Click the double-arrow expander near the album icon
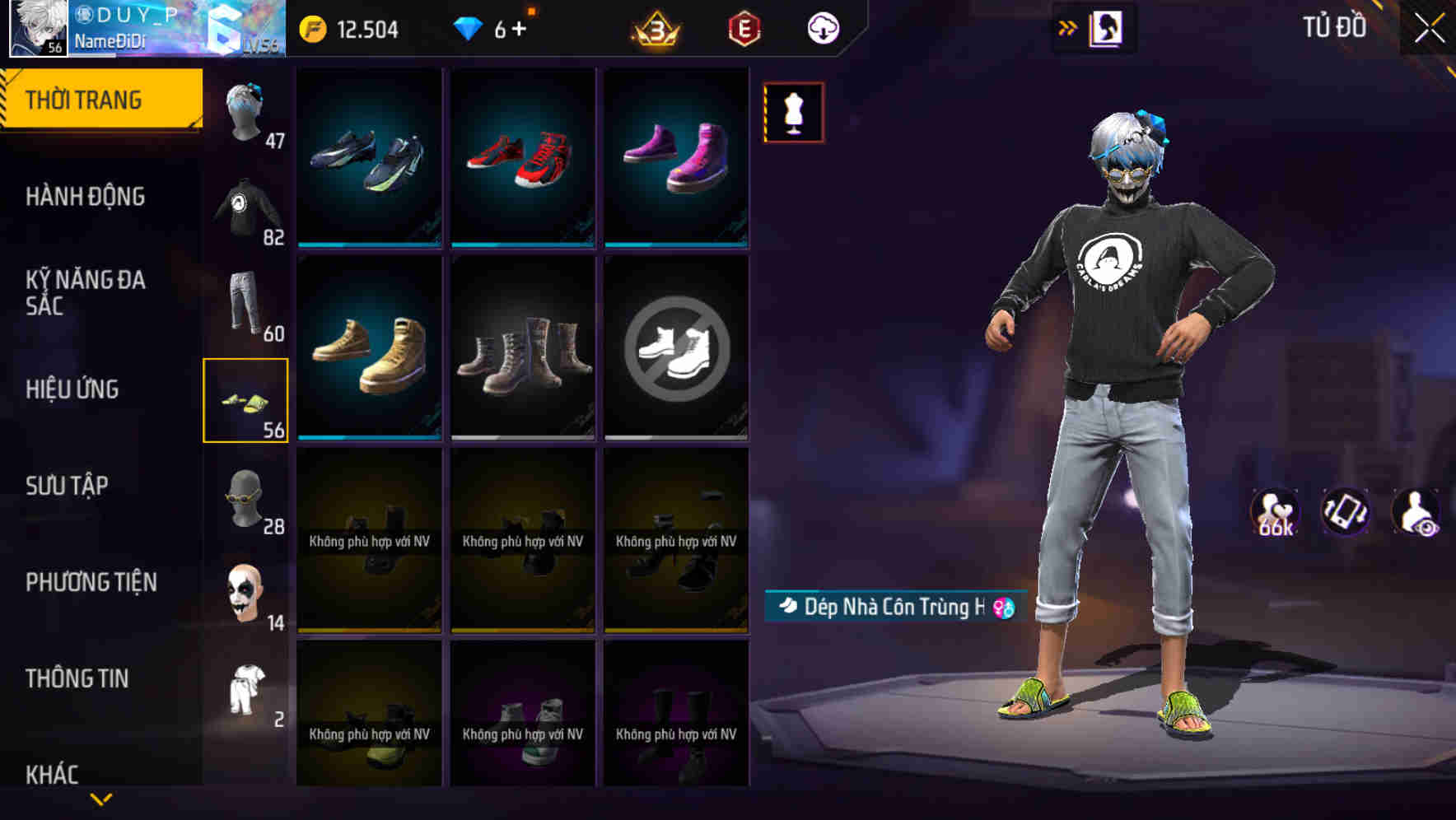 (1067, 27)
